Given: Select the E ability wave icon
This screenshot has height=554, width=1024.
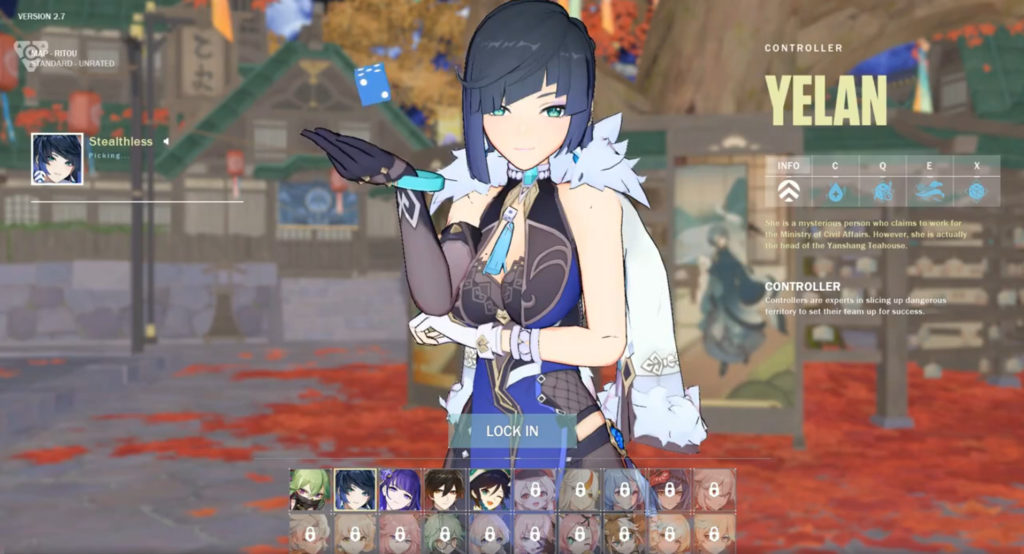Looking at the screenshot, I should (x=929, y=190).
